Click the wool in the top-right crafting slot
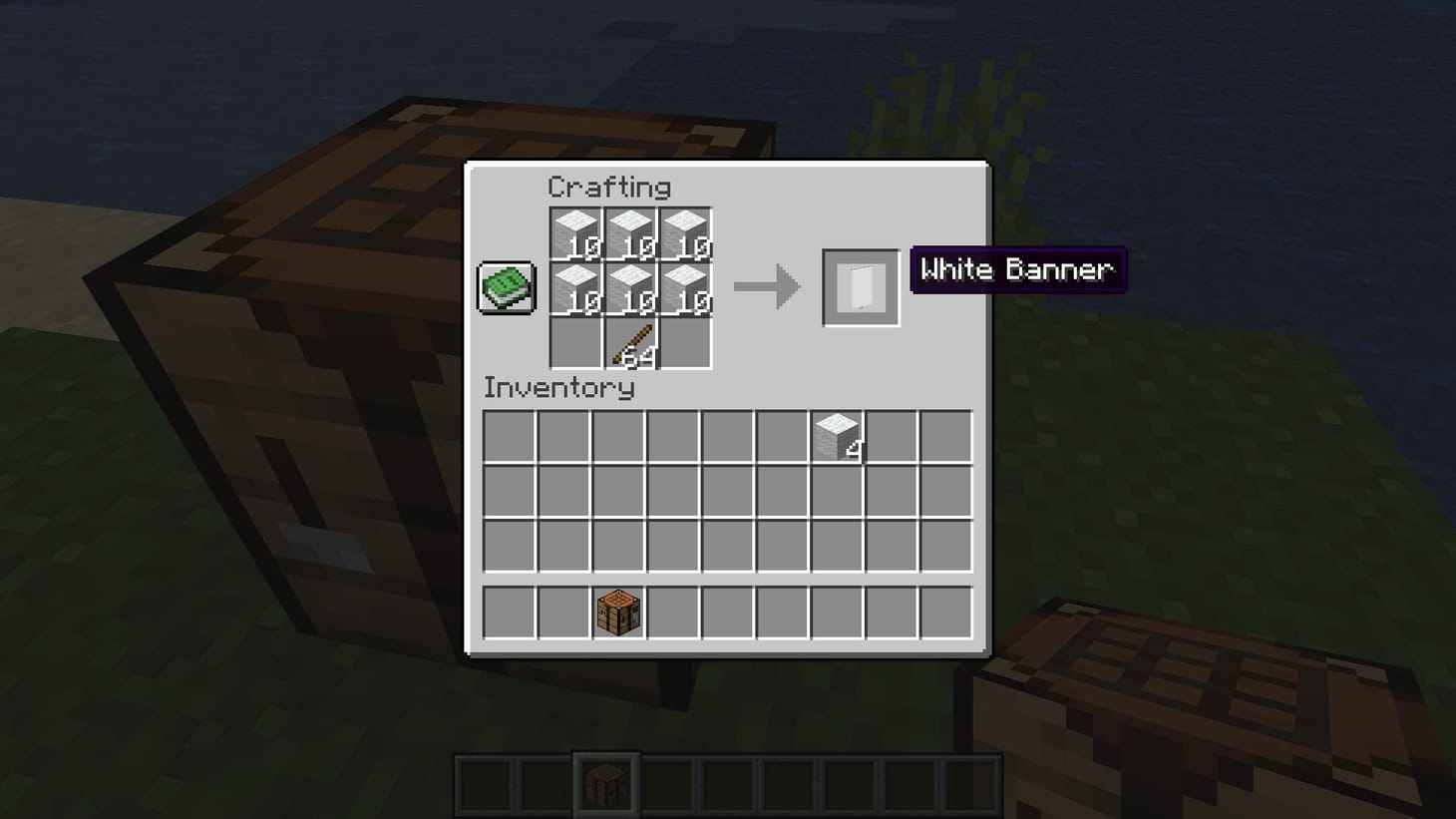The height and width of the screenshot is (819, 1456). [x=688, y=231]
